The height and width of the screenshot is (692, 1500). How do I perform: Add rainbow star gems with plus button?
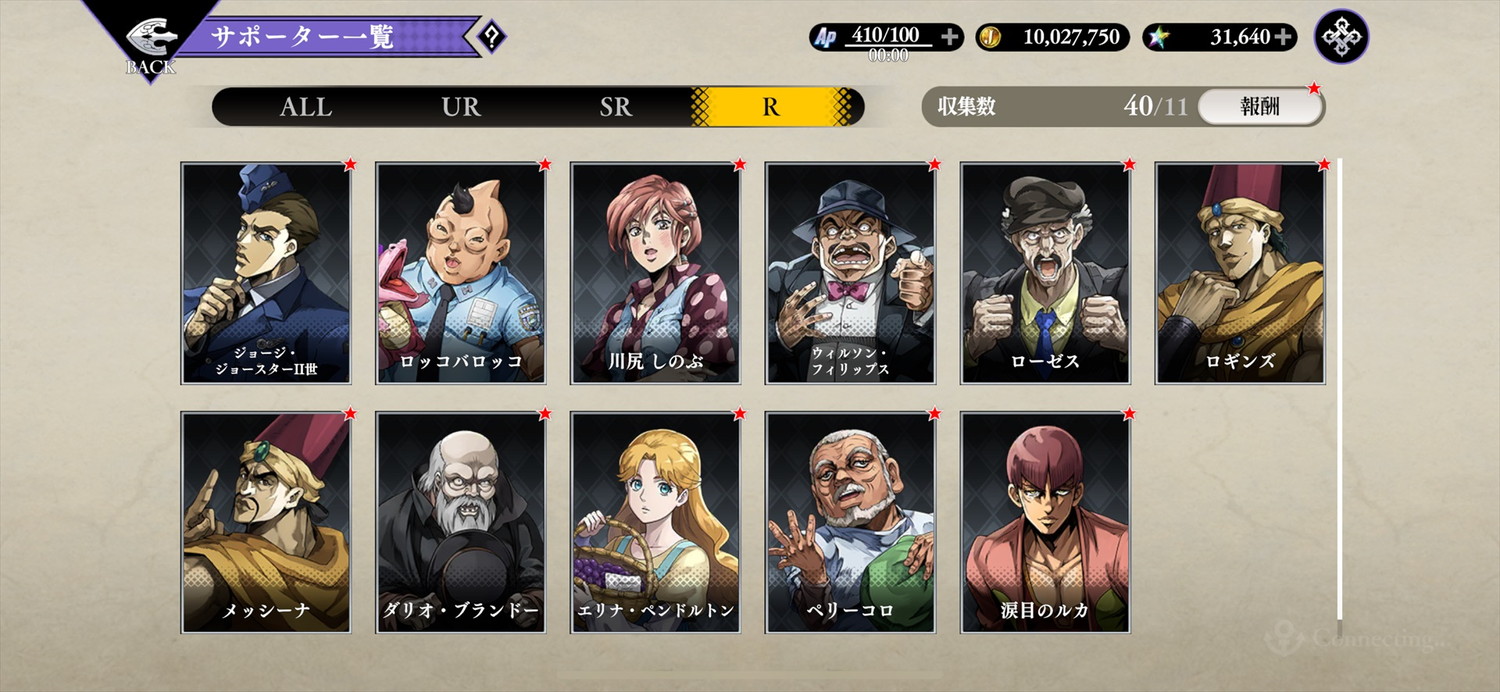[x=1283, y=38]
